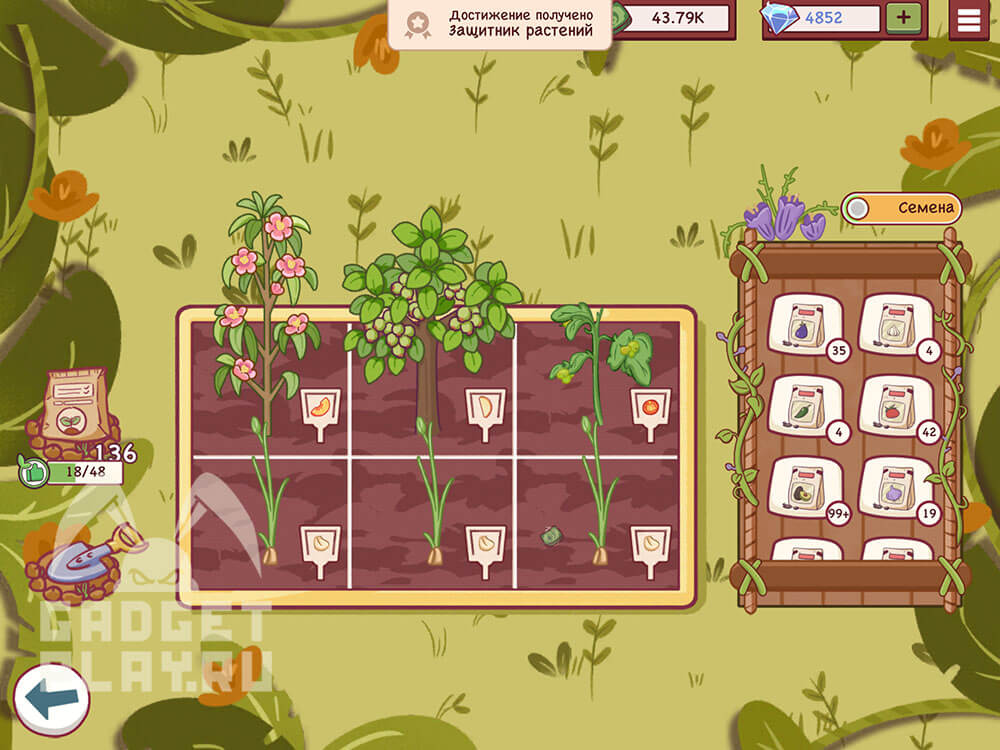Screen dimensions: 1000x750
Task: Open the hamburger menu
Action: (968, 19)
